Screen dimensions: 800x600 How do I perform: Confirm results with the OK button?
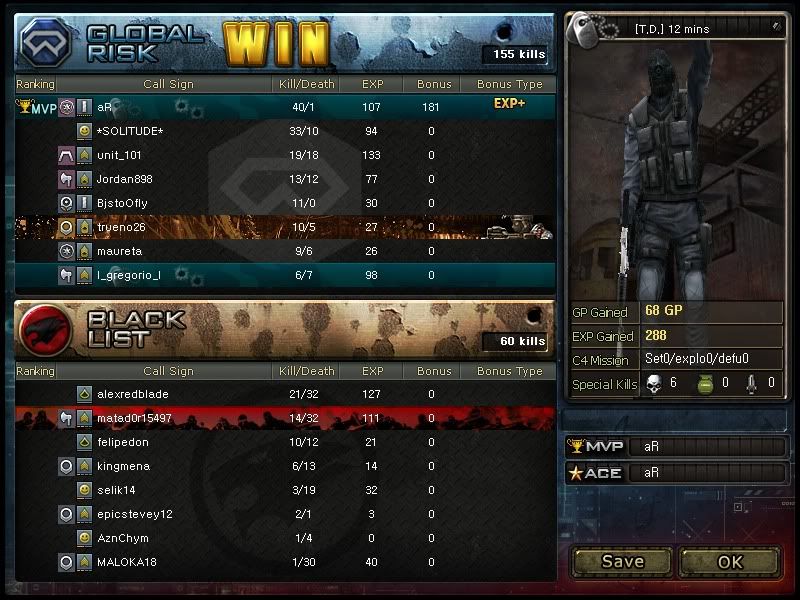[730, 561]
